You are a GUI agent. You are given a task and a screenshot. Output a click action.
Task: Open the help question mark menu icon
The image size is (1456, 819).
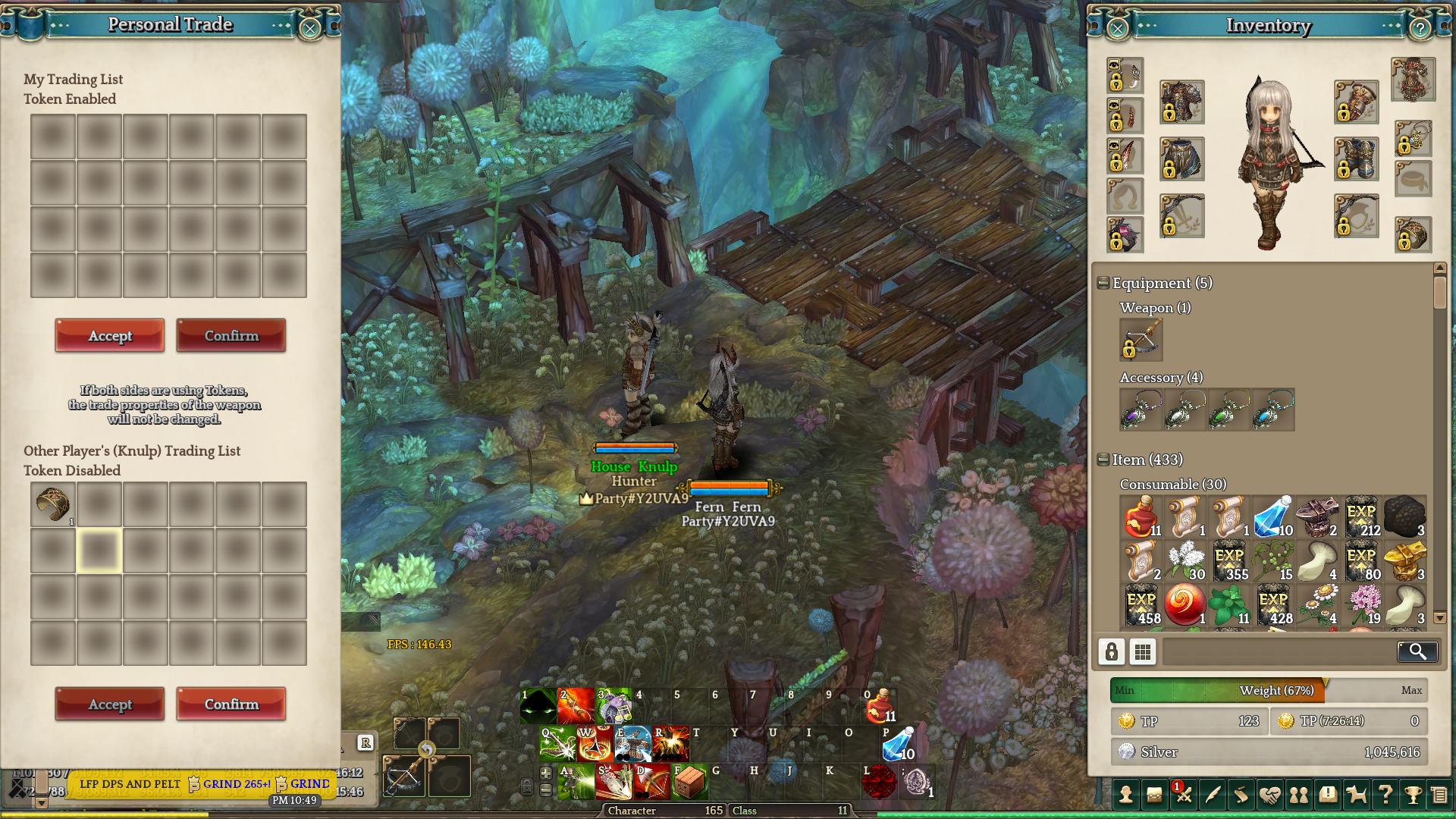(1385, 795)
